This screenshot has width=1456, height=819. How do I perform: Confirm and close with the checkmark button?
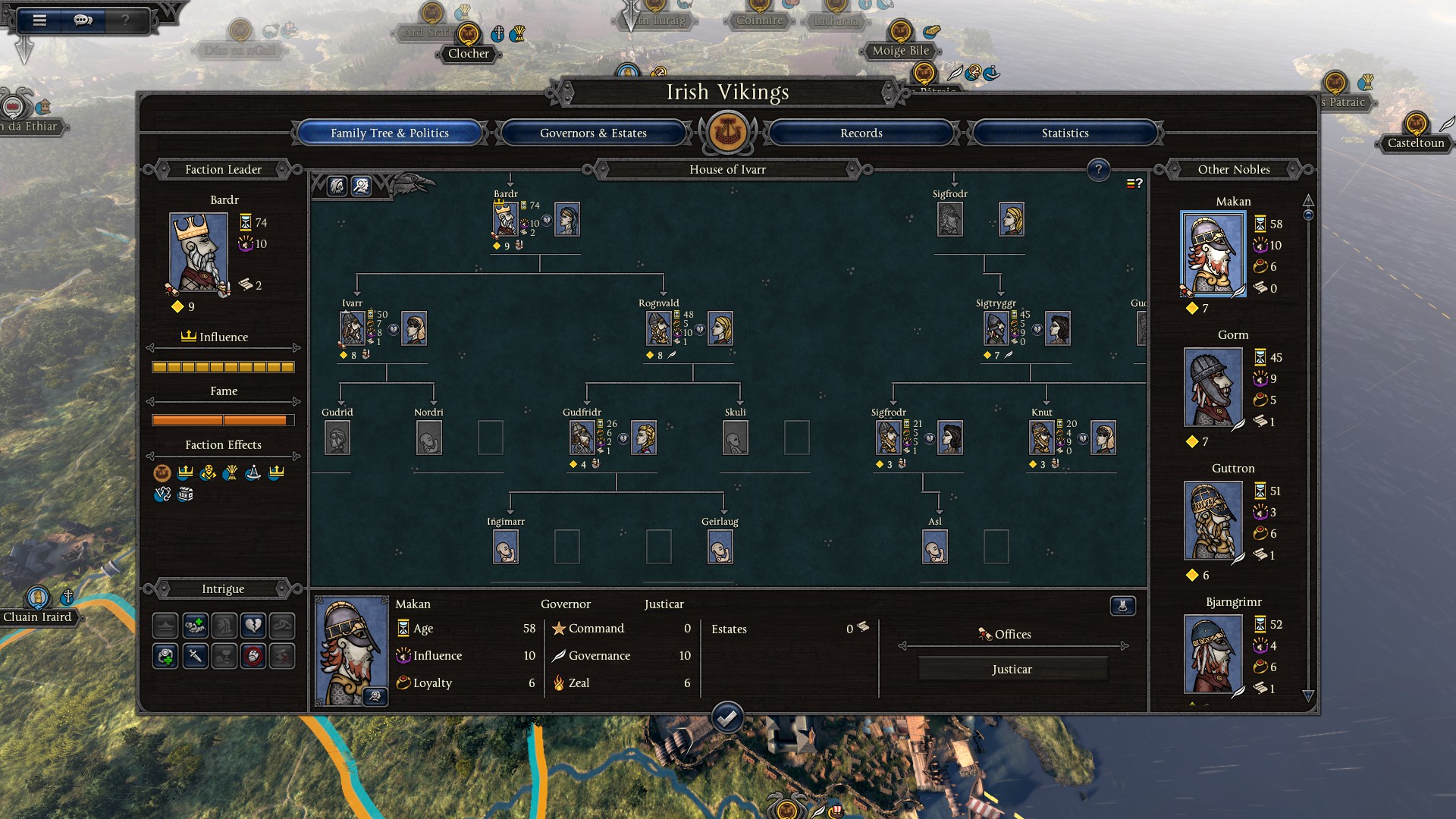pyautogui.click(x=727, y=717)
